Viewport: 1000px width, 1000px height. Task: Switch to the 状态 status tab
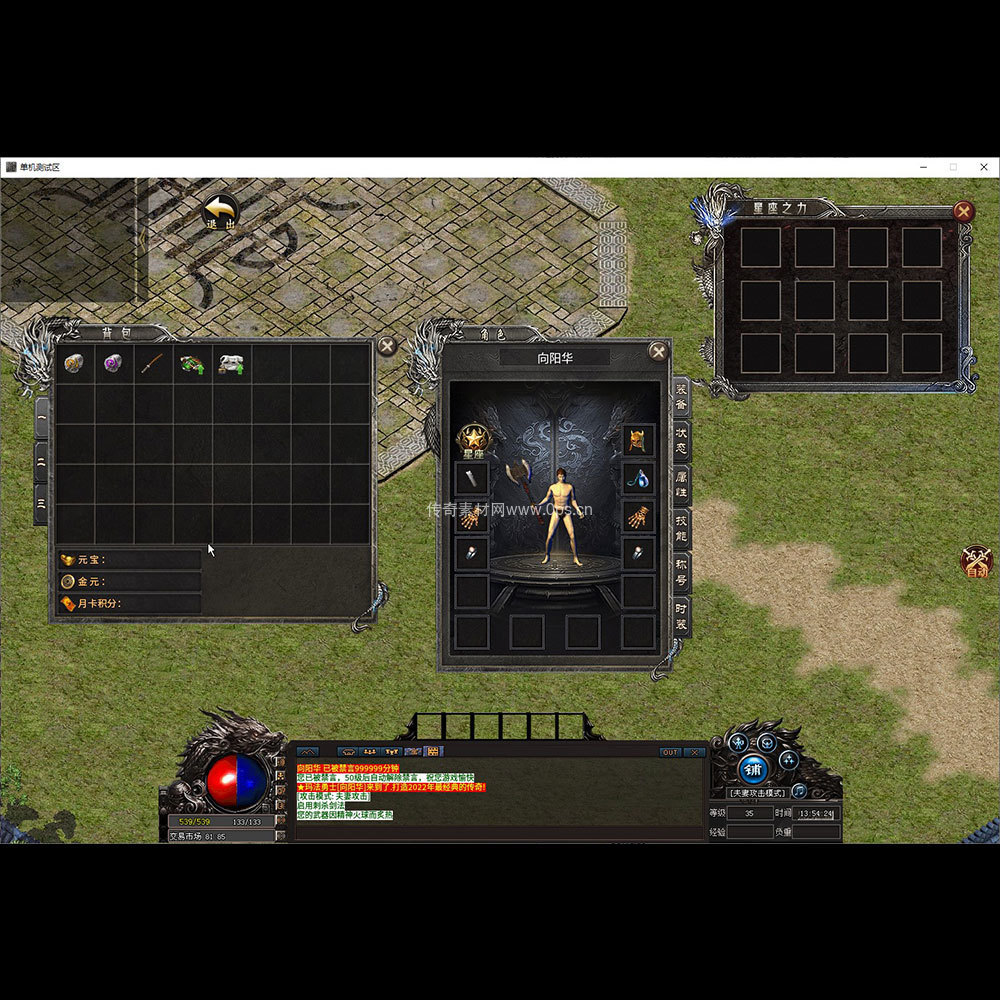[681, 436]
